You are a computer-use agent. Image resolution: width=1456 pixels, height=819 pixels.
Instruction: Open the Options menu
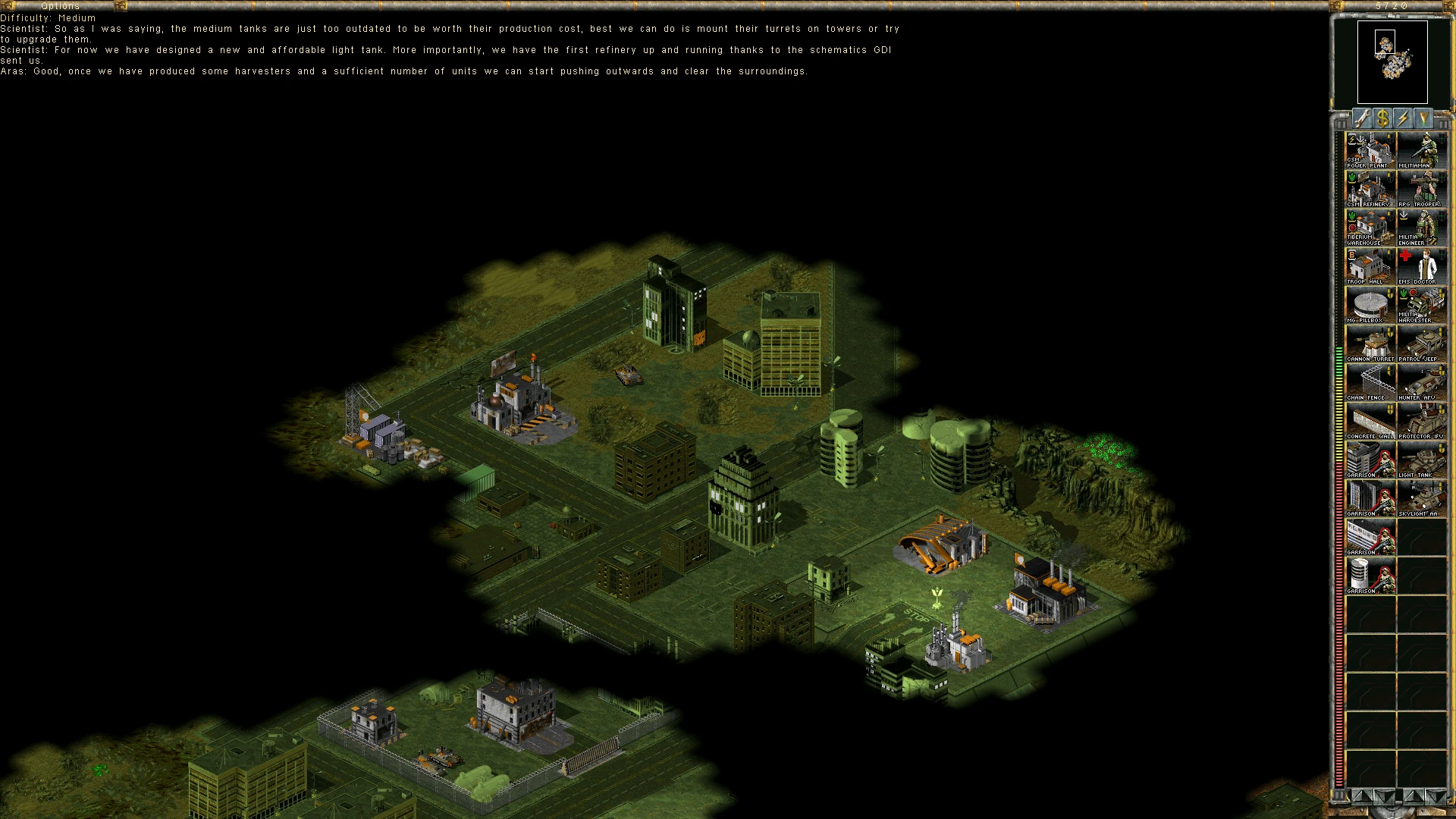pos(61,6)
